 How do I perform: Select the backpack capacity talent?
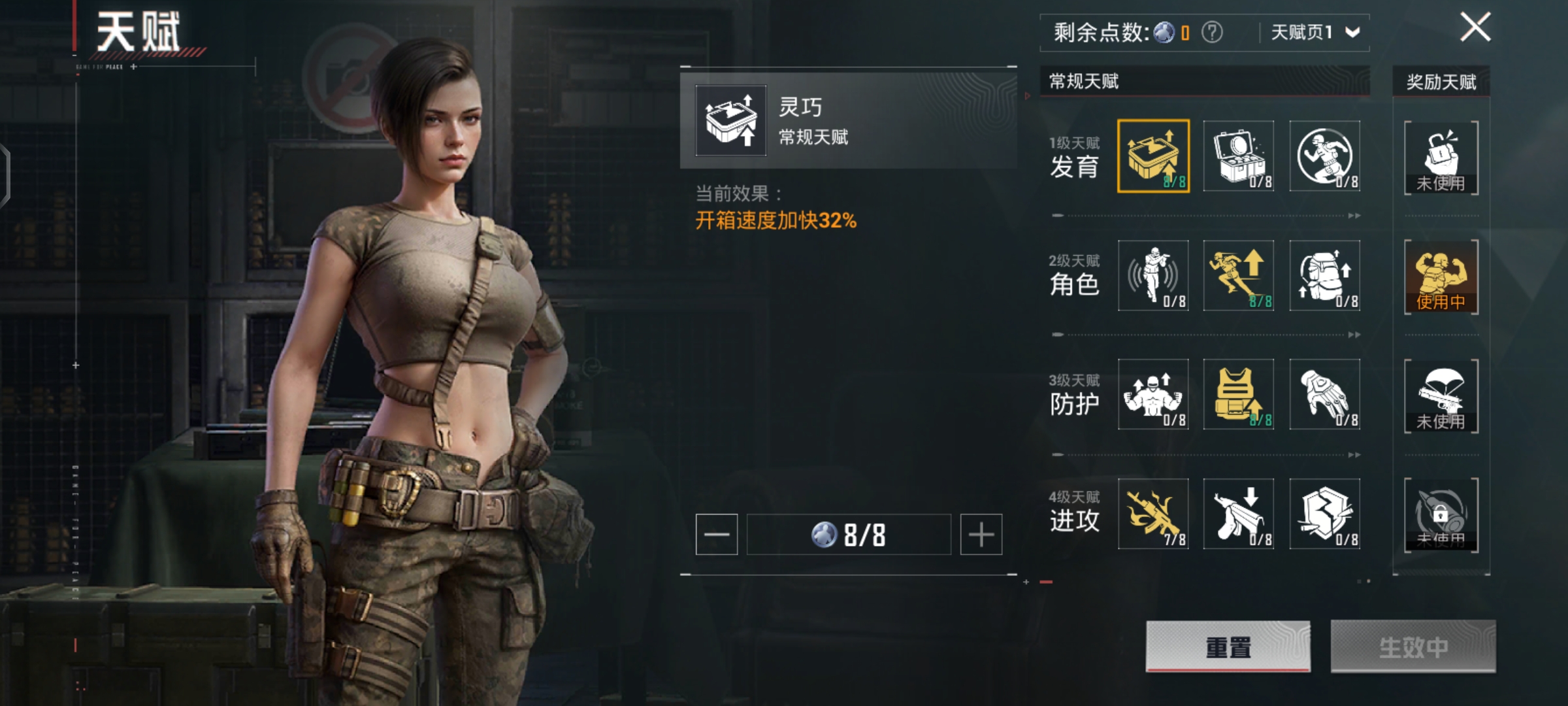click(1324, 275)
